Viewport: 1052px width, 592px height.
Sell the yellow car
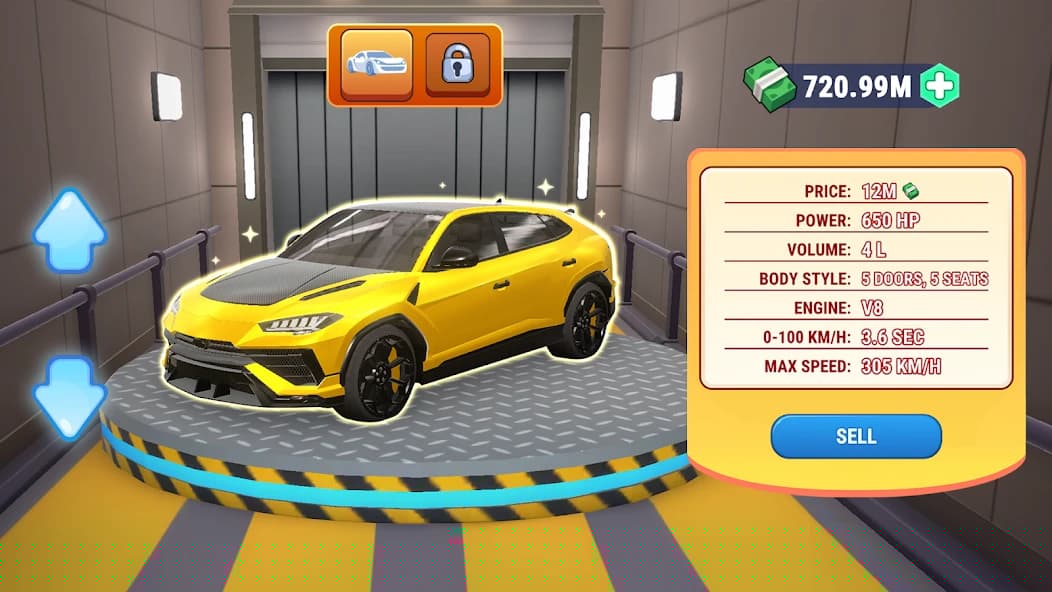point(855,436)
